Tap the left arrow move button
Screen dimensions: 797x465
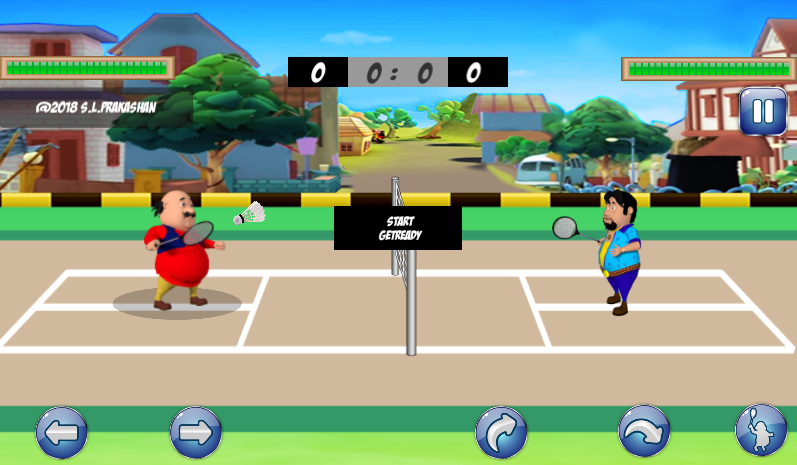point(62,433)
